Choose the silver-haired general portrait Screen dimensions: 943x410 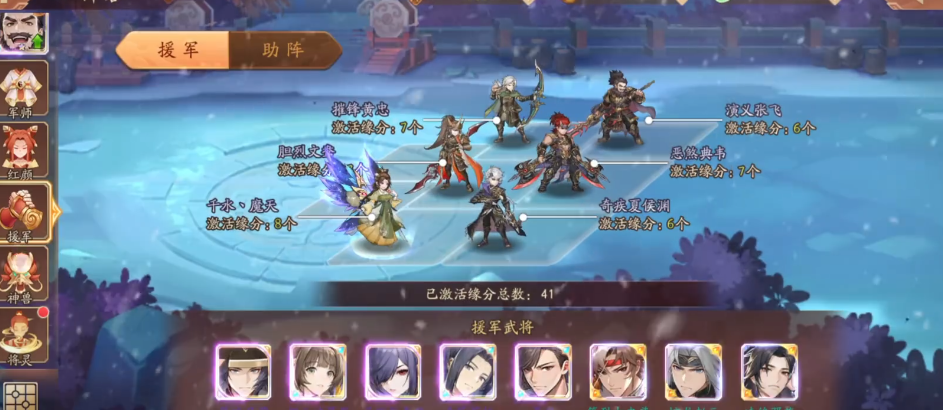(693, 372)
